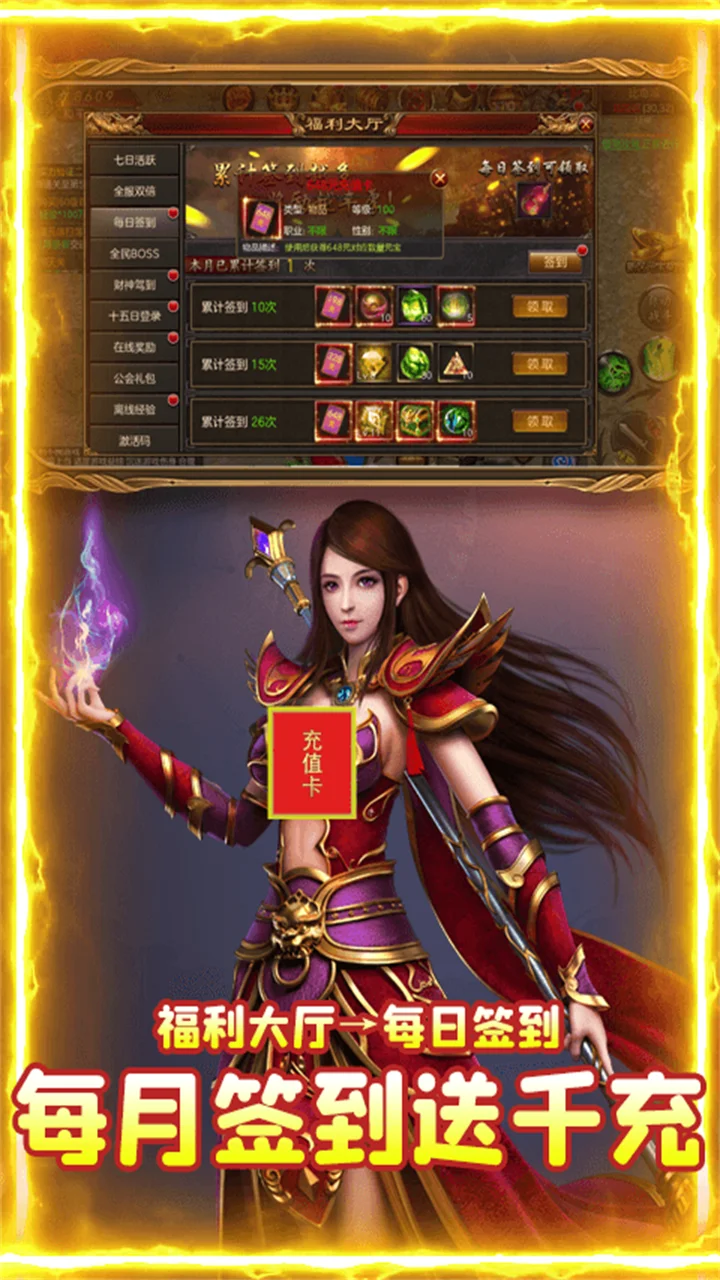
Task: Close the item tooltip popup
Action: [439, 179]
